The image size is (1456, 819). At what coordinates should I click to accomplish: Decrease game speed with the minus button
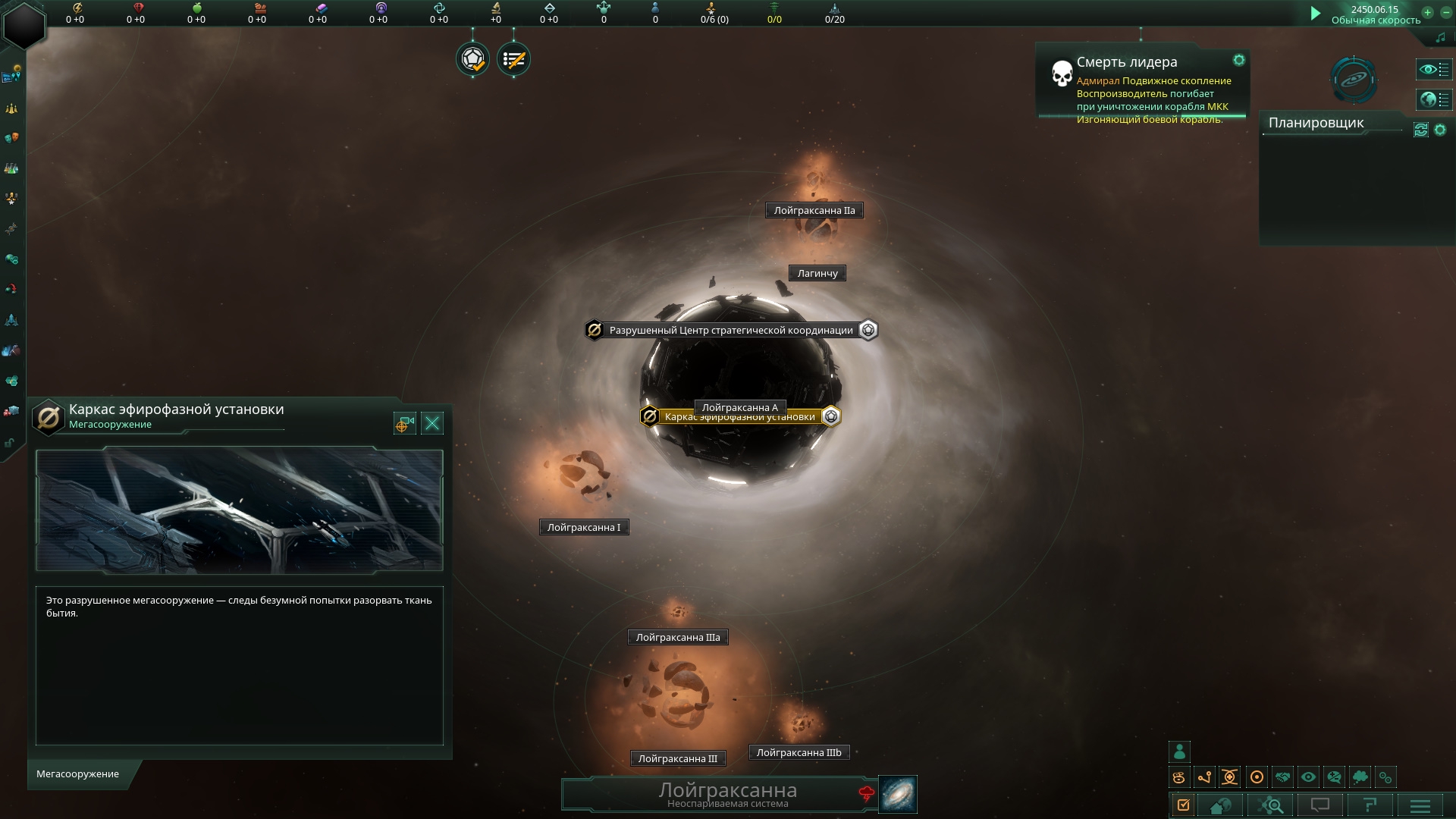pos(1445,12)
